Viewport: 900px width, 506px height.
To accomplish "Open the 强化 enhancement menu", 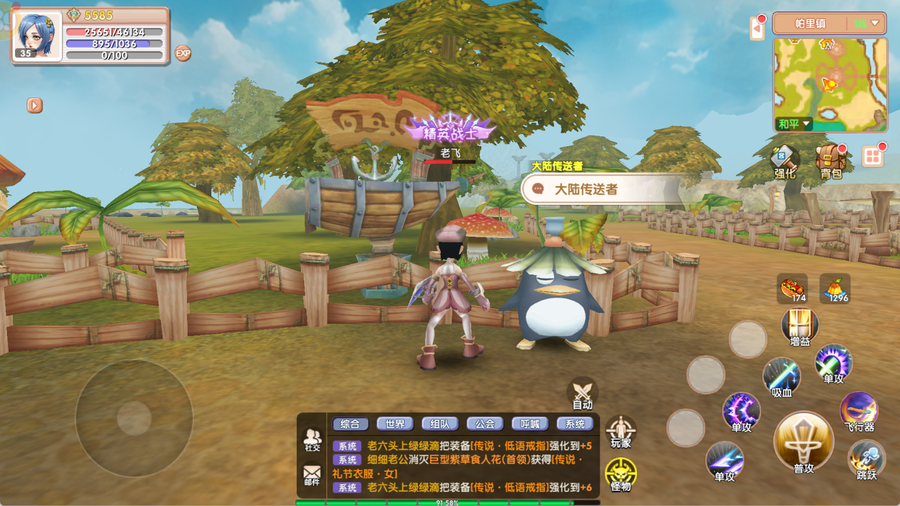I will pyautogui.click(x=786, y=160).
